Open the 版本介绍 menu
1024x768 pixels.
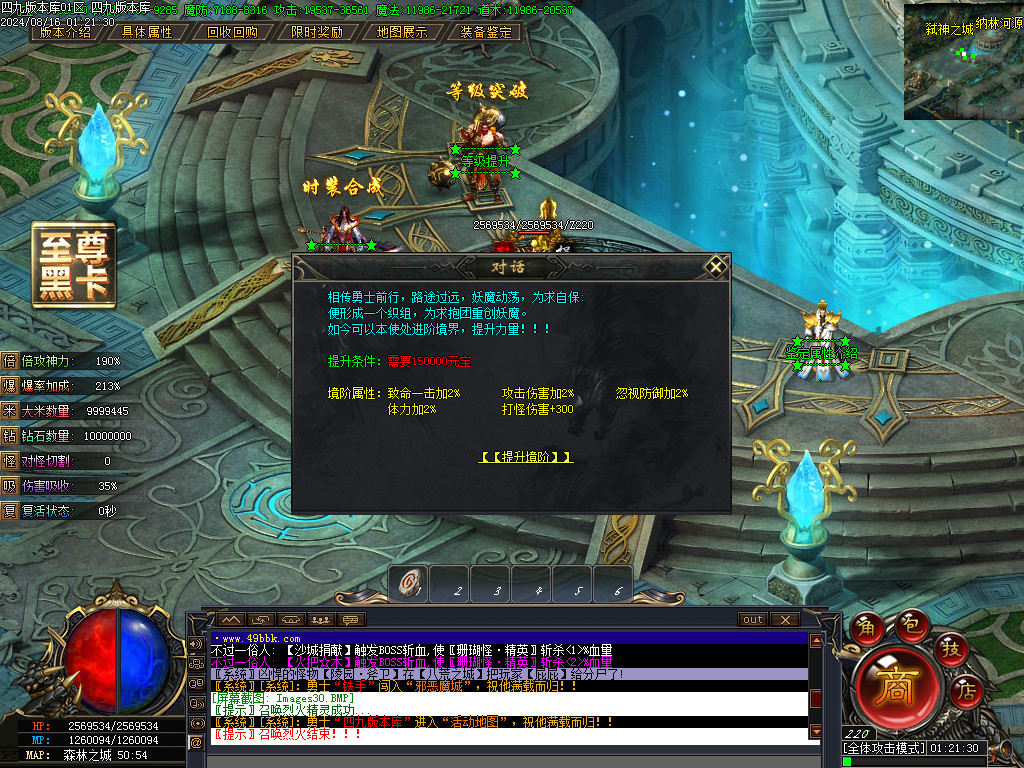(66, 32)
